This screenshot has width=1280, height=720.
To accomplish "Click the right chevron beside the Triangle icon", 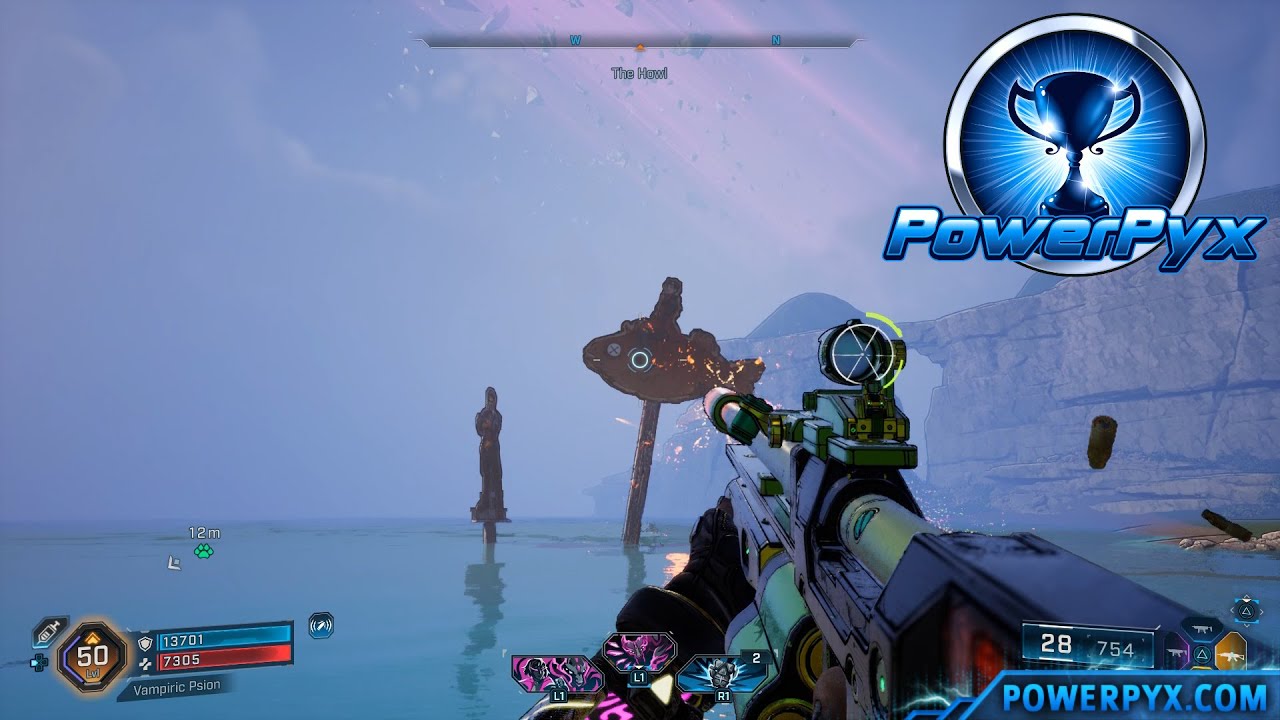I will click(x=1261, y=611).
